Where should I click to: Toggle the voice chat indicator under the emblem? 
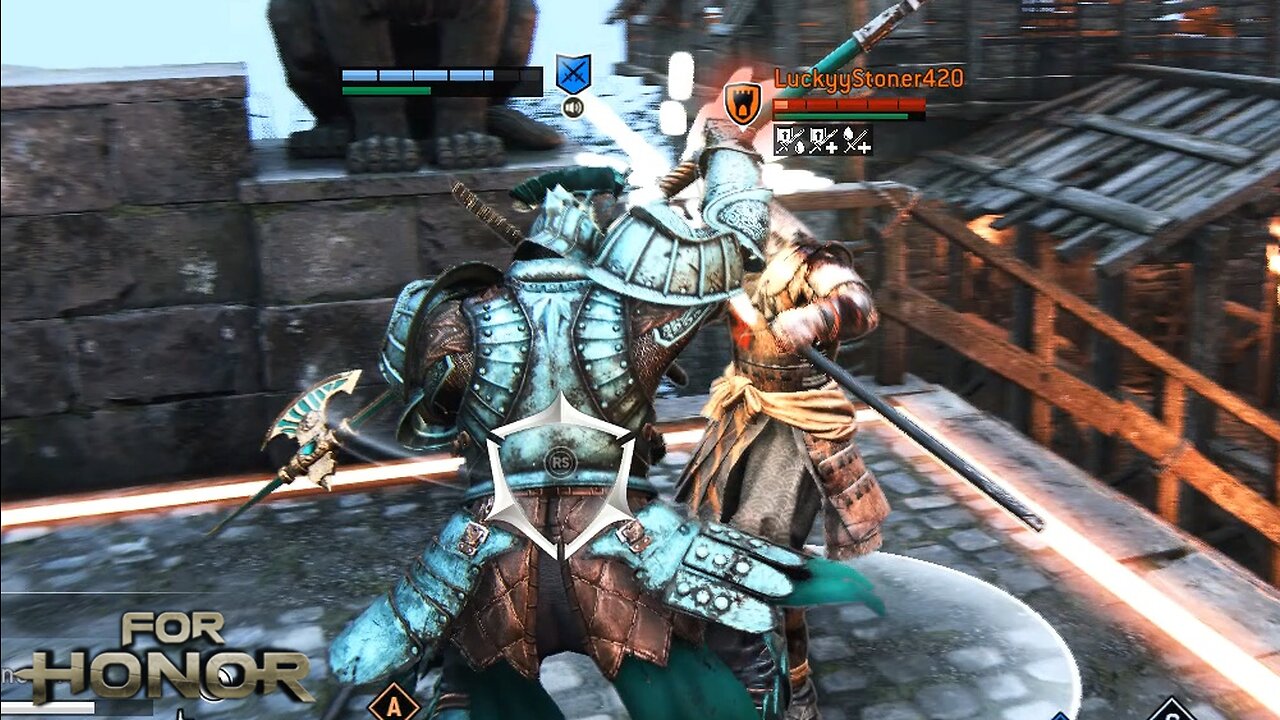coord(573,106)
